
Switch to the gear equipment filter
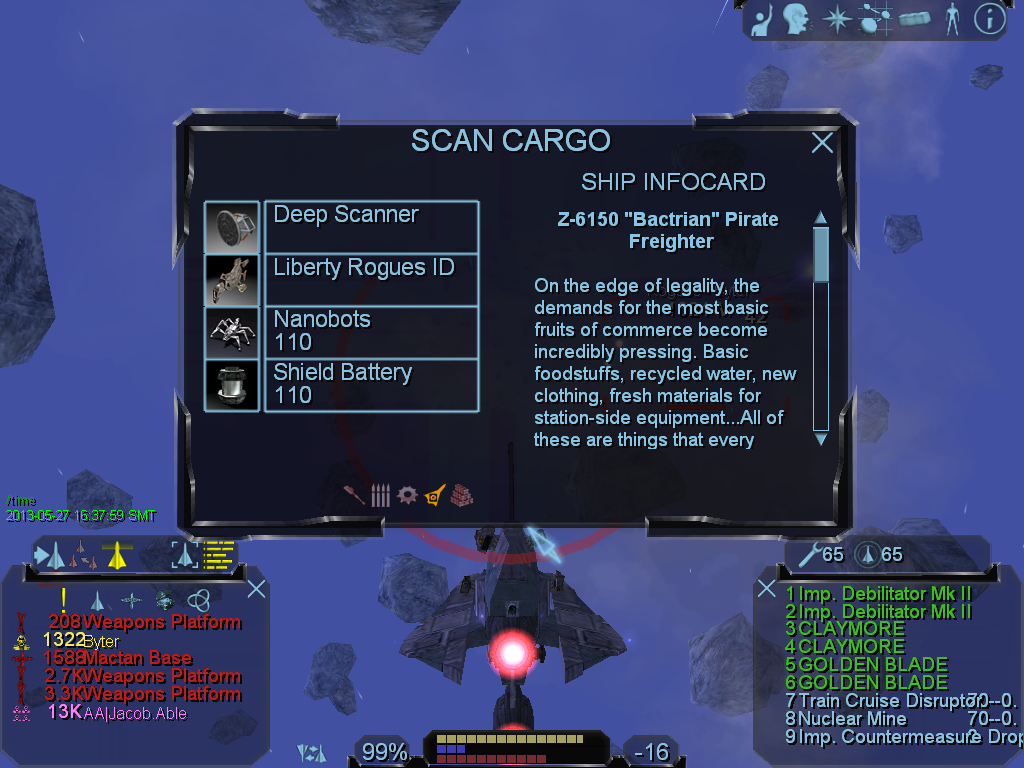(x=407, y=495)
